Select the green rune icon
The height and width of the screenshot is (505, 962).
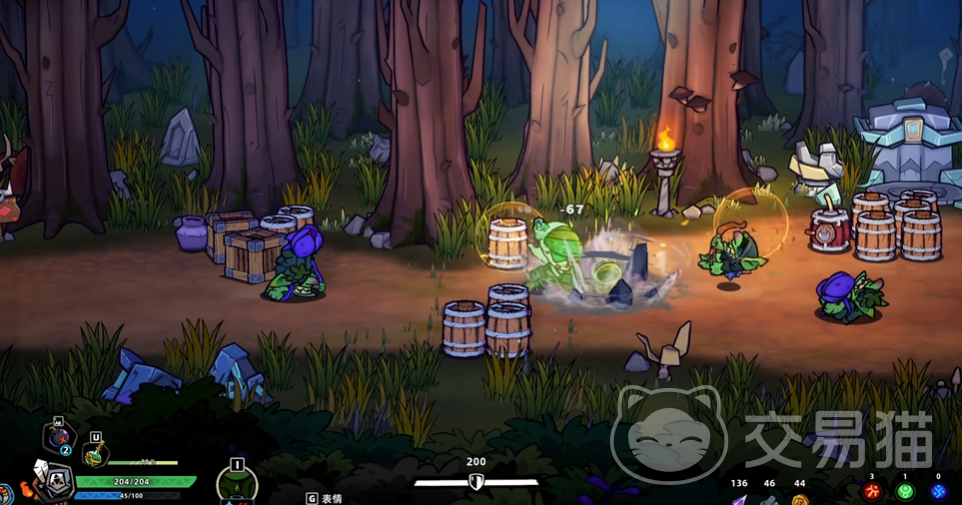(x=905, y=492)
